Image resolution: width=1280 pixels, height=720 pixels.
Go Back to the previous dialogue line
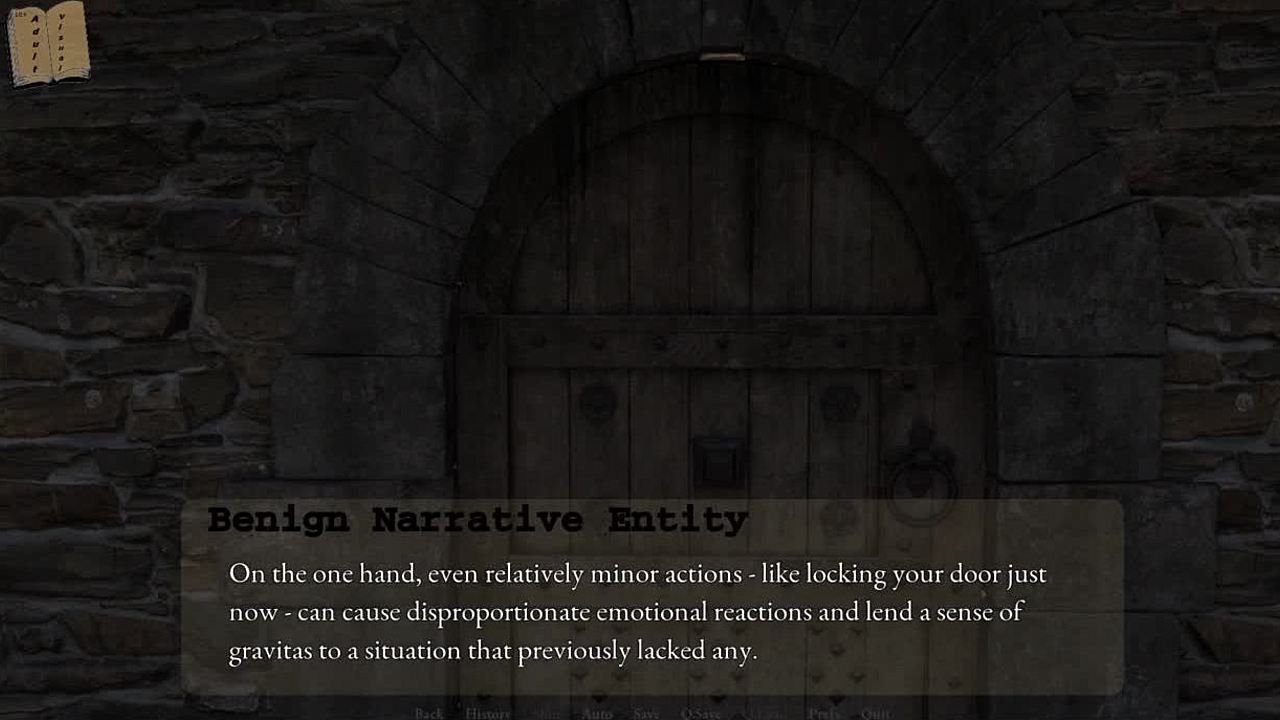point(429,713)
